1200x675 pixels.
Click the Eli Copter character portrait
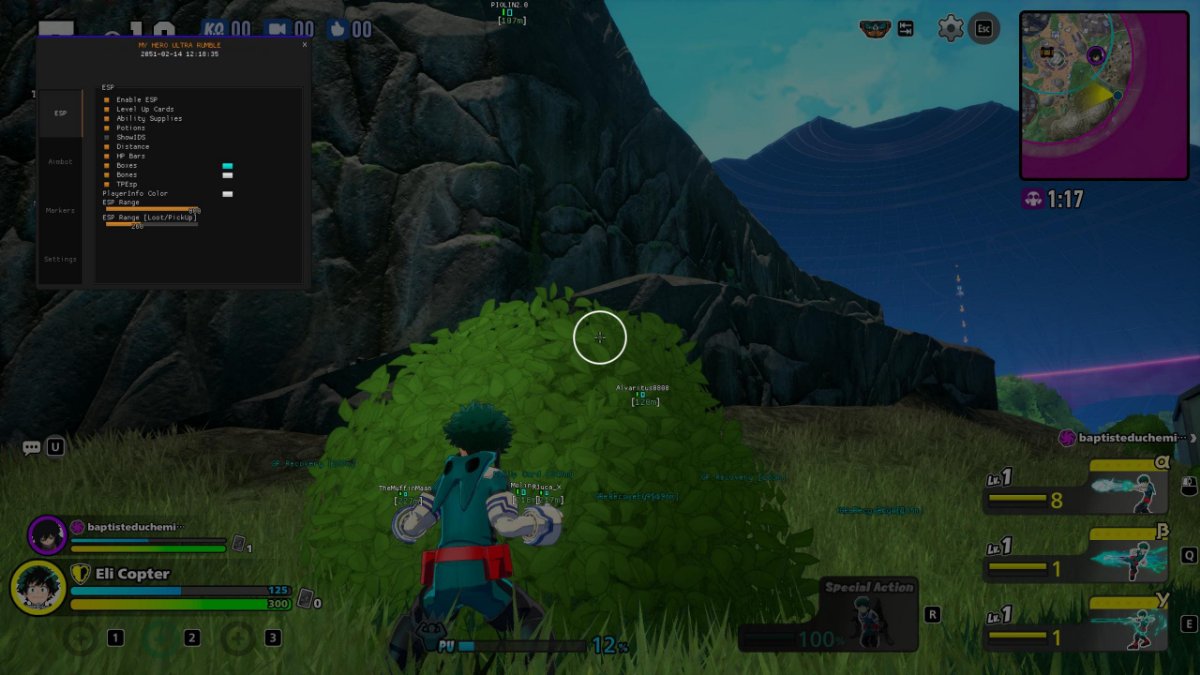click(x=38, y=588)
